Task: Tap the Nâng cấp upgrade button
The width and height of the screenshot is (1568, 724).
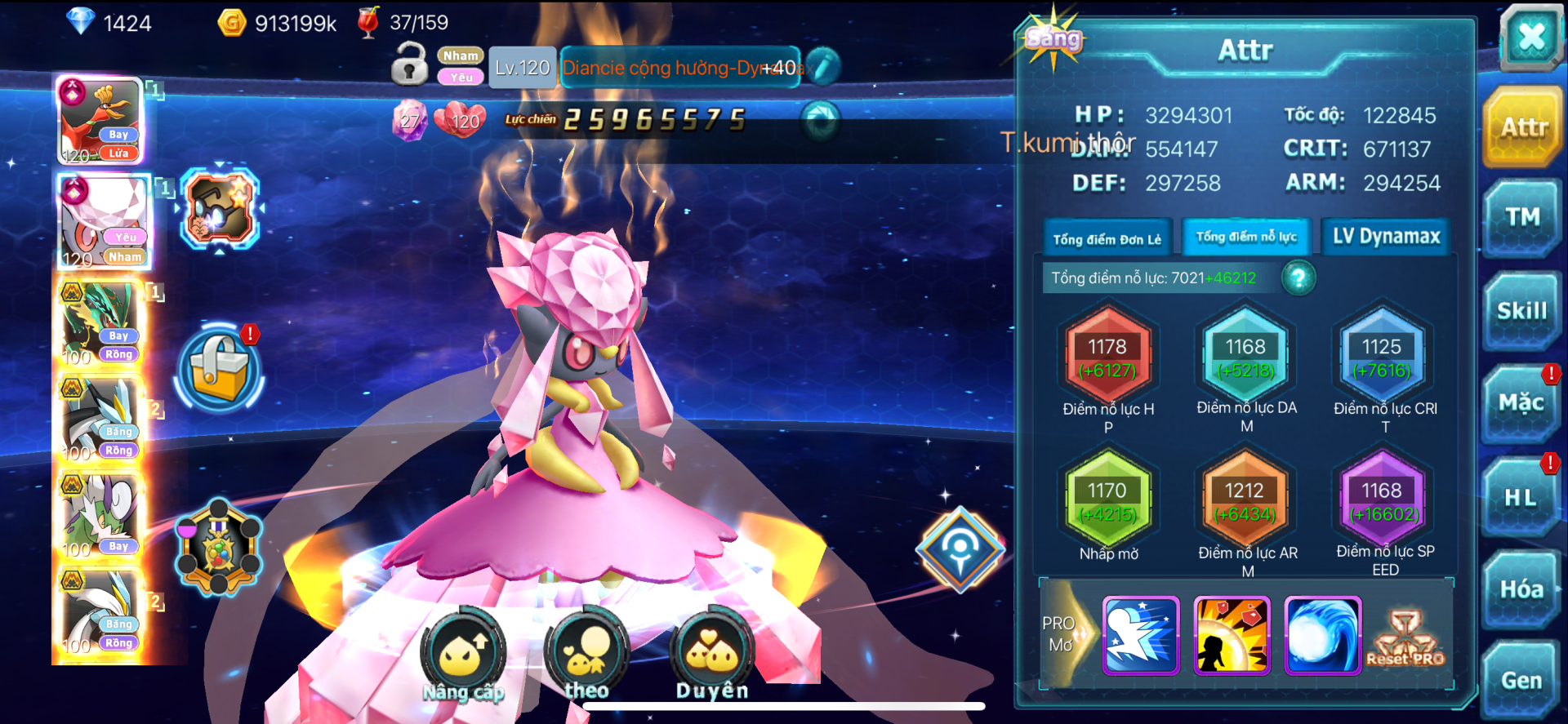Action: click(x=463, y=654)
